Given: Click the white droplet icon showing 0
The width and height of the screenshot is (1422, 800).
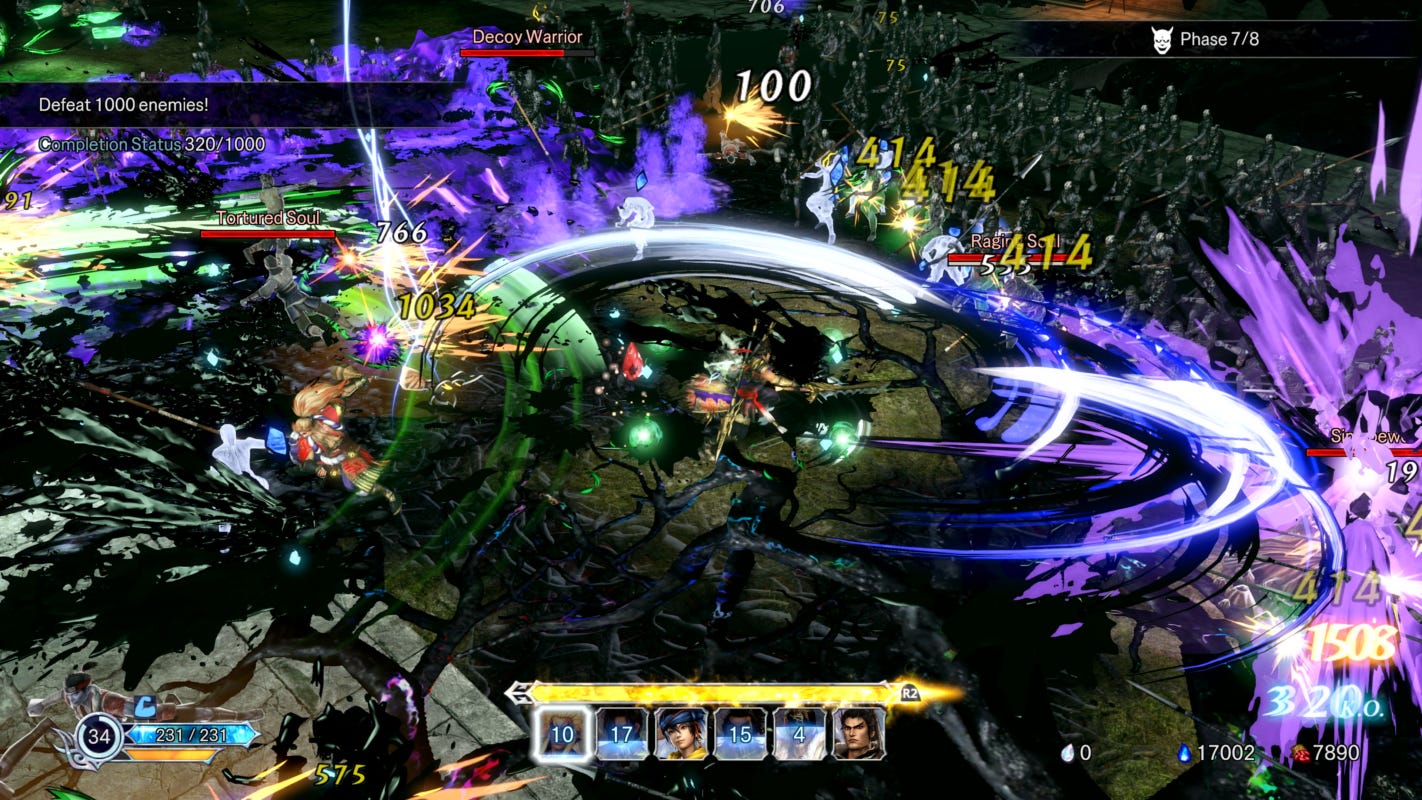Looking at the screenshot, I should (1069, 753).
